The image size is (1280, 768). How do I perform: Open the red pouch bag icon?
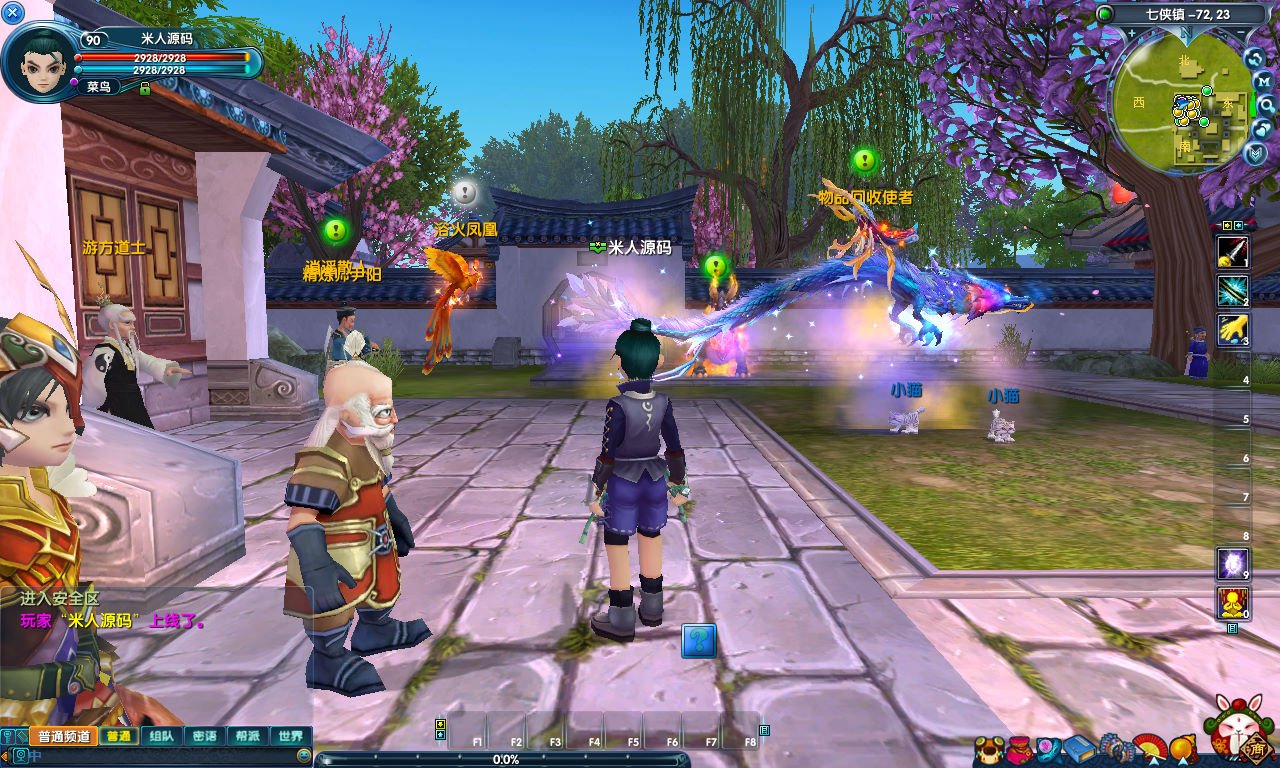[1019, 749]
